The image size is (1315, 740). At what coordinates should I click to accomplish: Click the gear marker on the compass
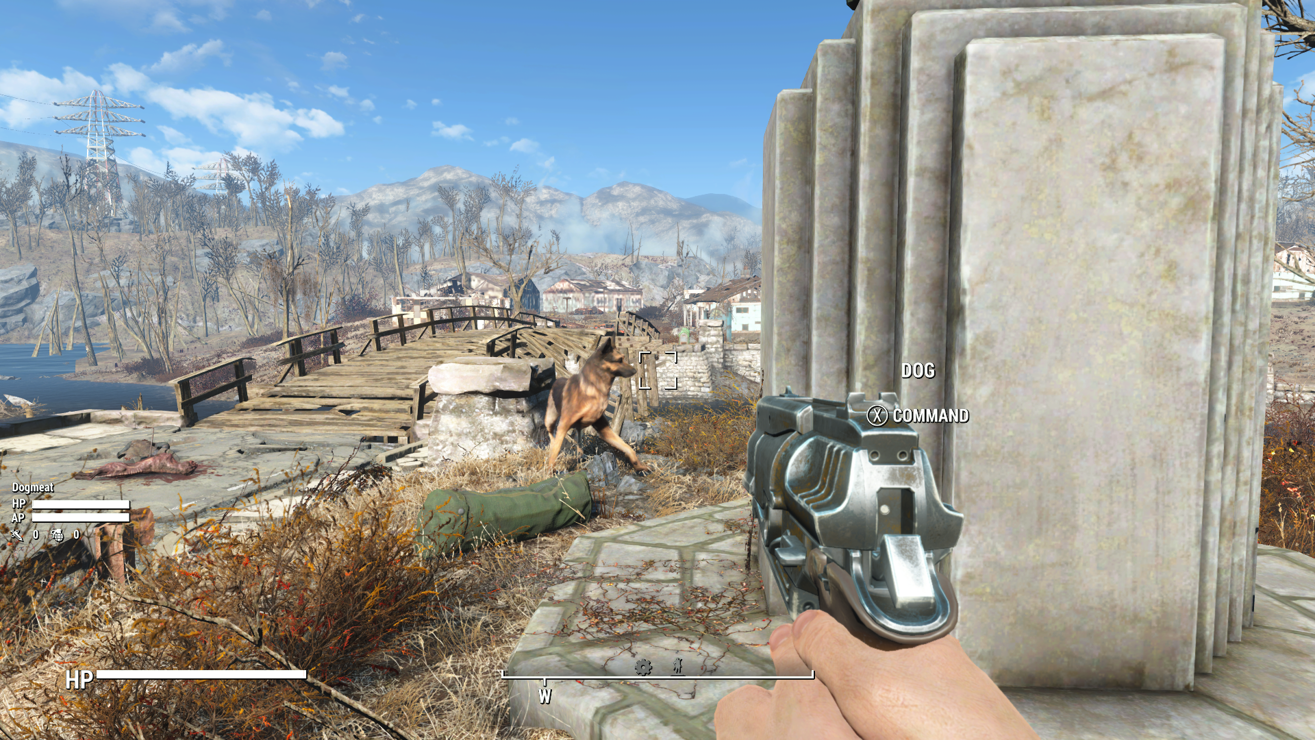643,666
